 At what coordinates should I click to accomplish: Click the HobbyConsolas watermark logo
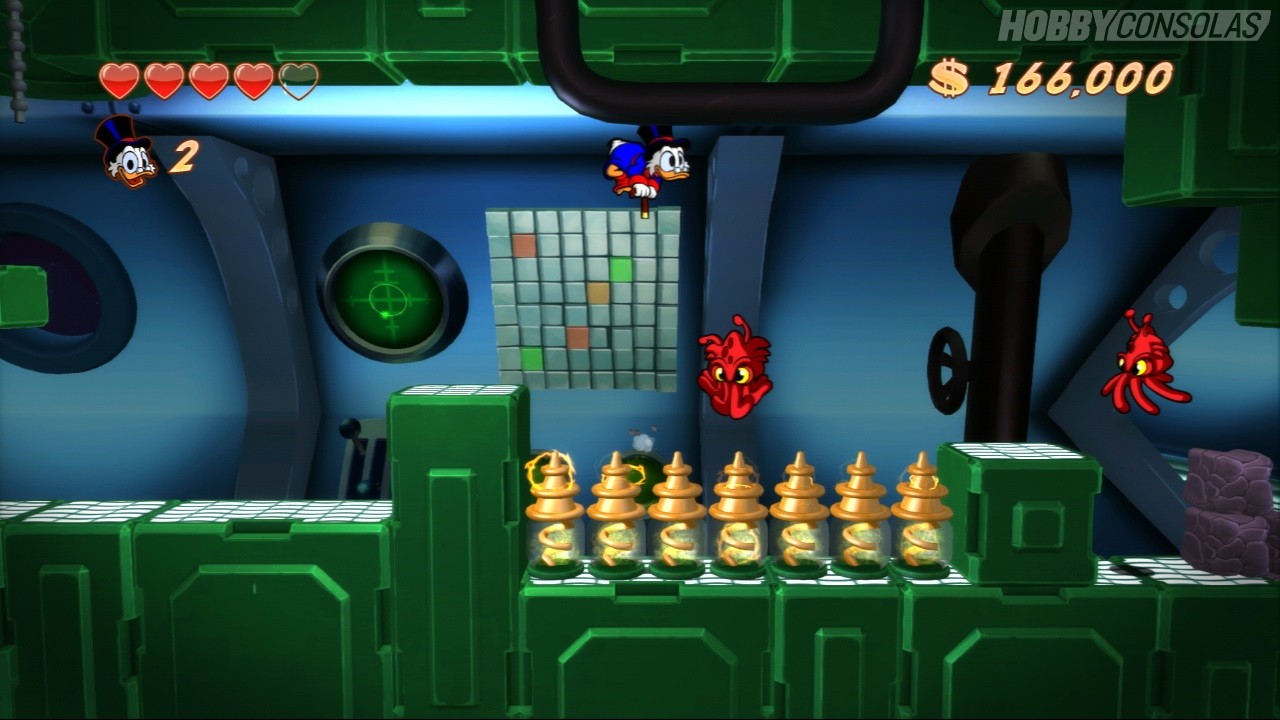pyautogui.click(x=1132, y=25)
